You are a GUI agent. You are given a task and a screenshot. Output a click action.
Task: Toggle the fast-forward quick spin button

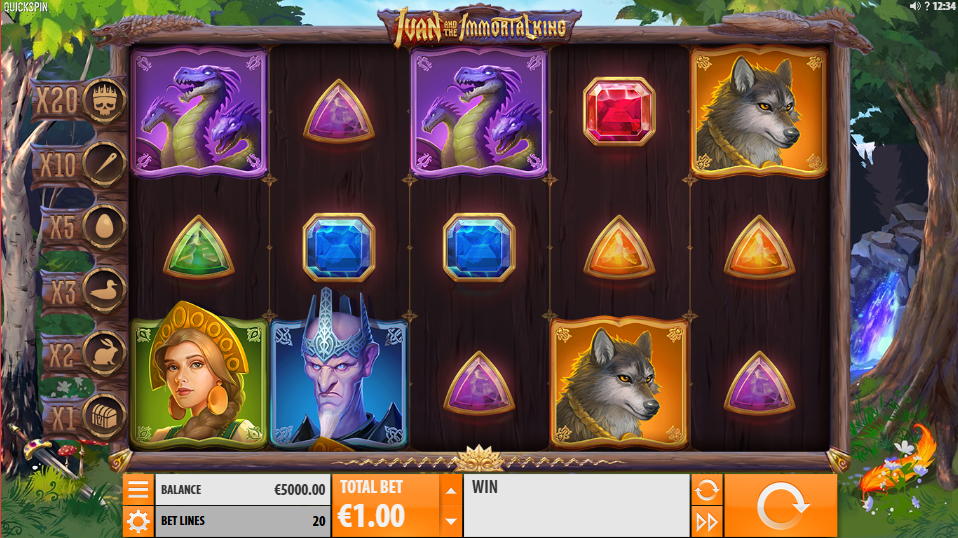coord(706,521)
